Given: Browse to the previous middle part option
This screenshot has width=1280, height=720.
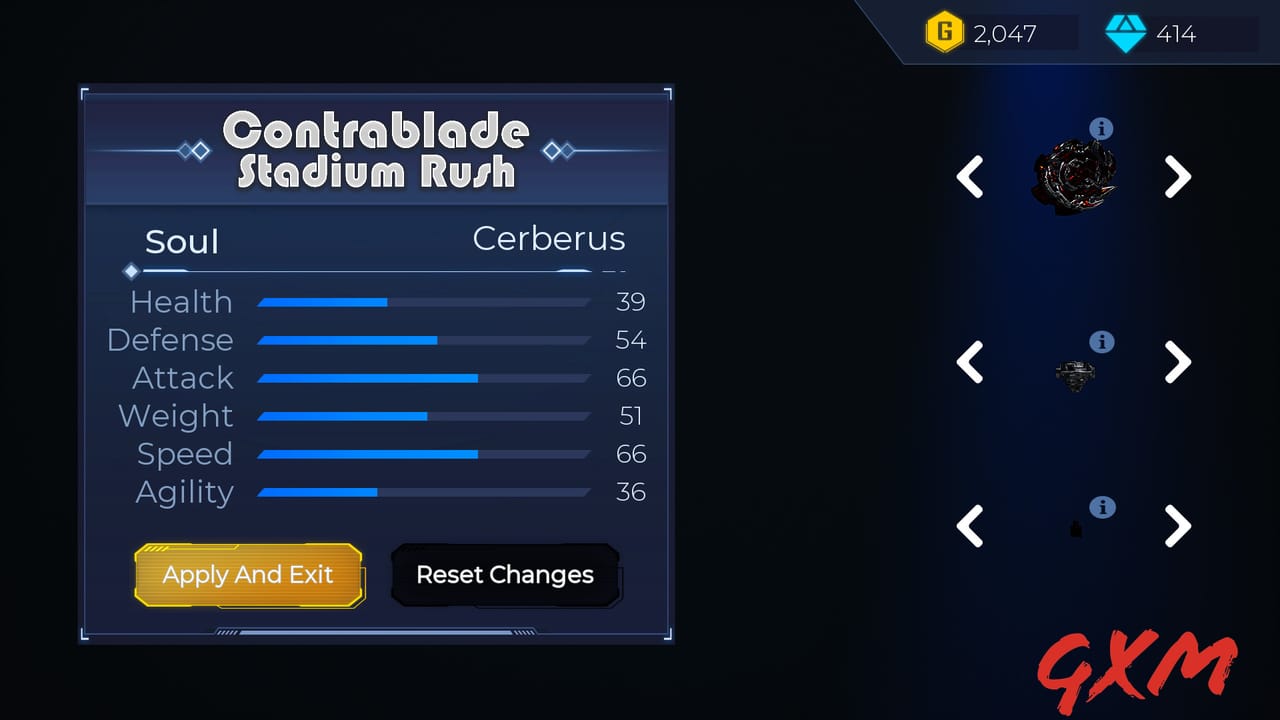Looking at the screenshot, I should [x=970, y=362].
